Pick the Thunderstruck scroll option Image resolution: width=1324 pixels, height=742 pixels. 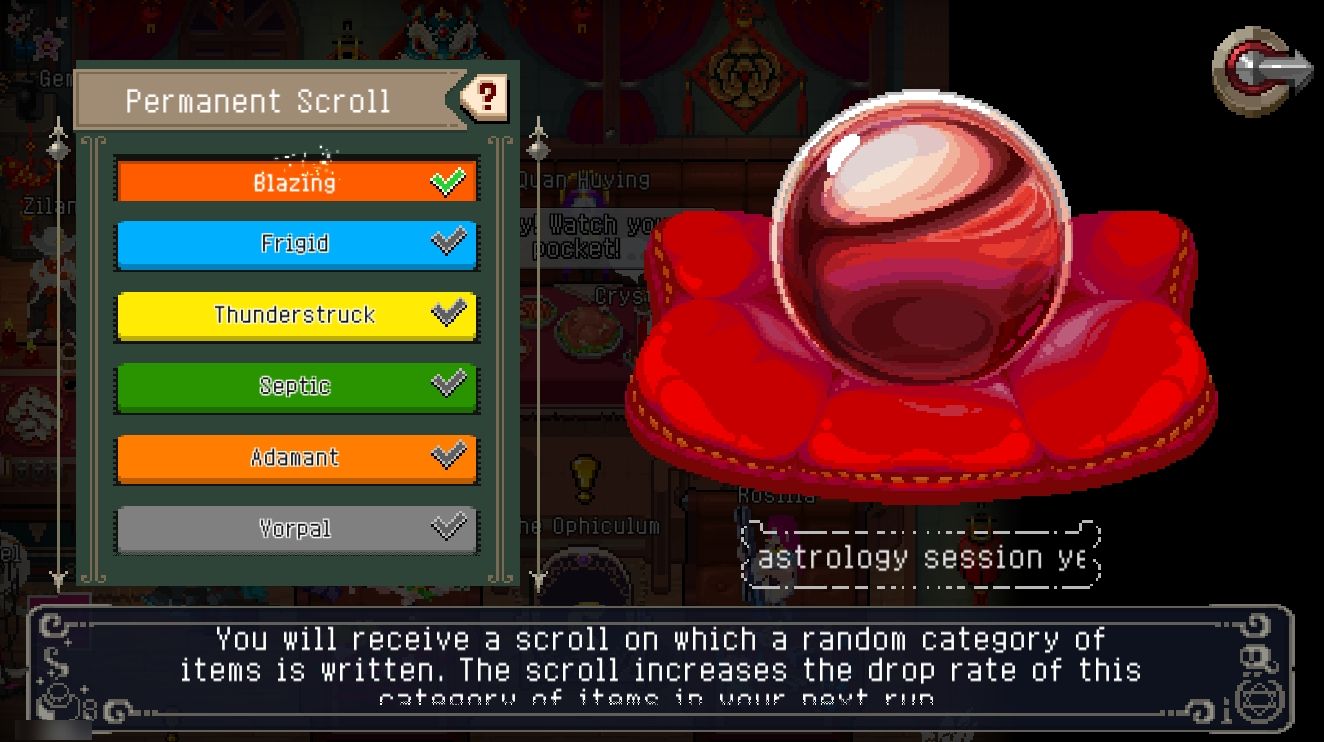[x=296, y=315]
